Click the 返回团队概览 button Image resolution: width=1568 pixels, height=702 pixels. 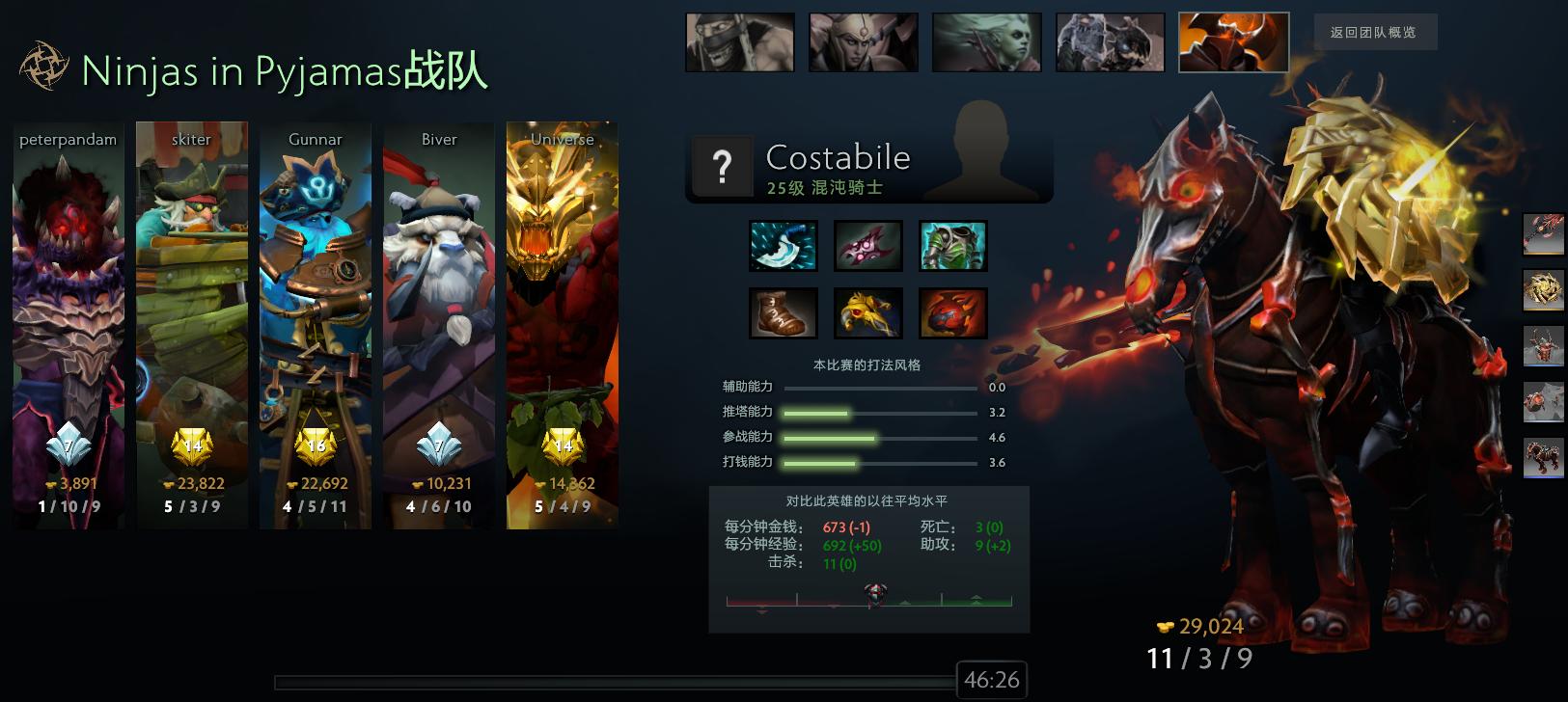point(1374,30)
